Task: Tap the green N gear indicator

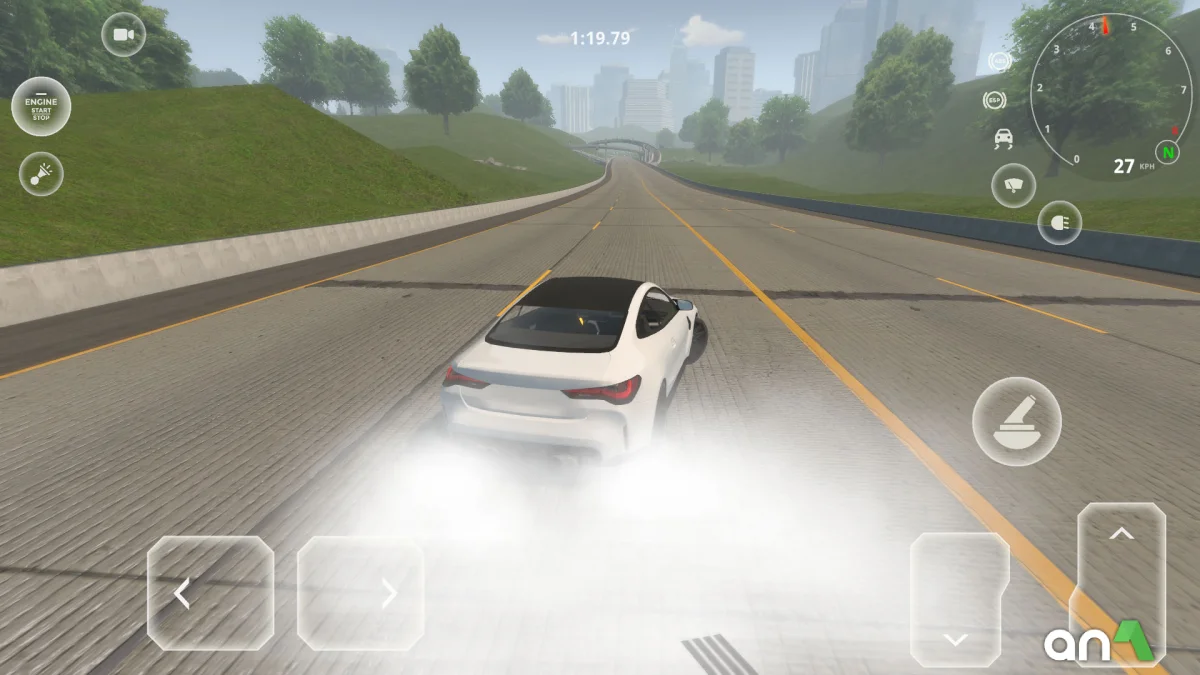Action: tap(1166, 152)
